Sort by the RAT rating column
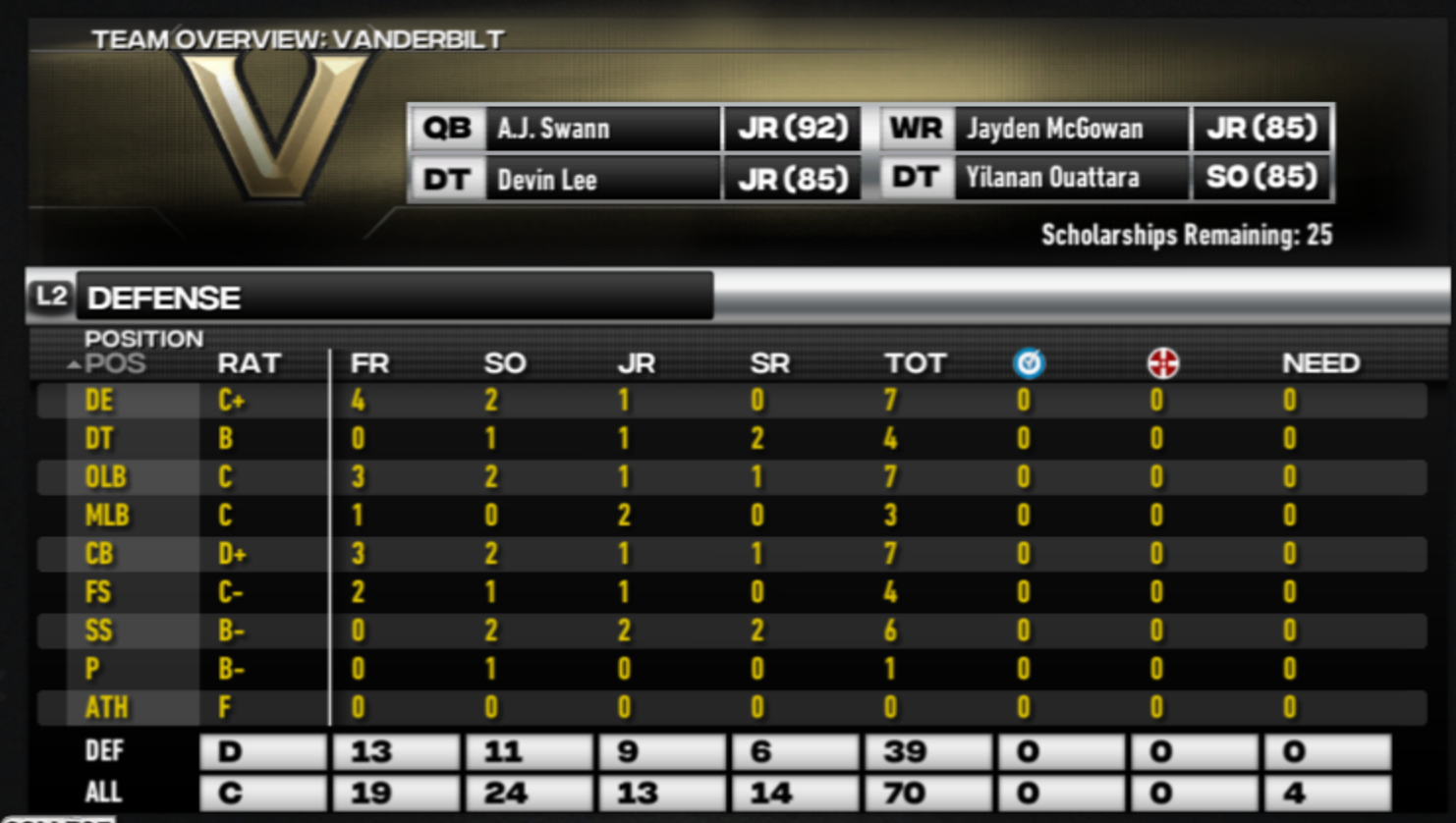Viewport: 1456px width, 823px height. [249, 364]
